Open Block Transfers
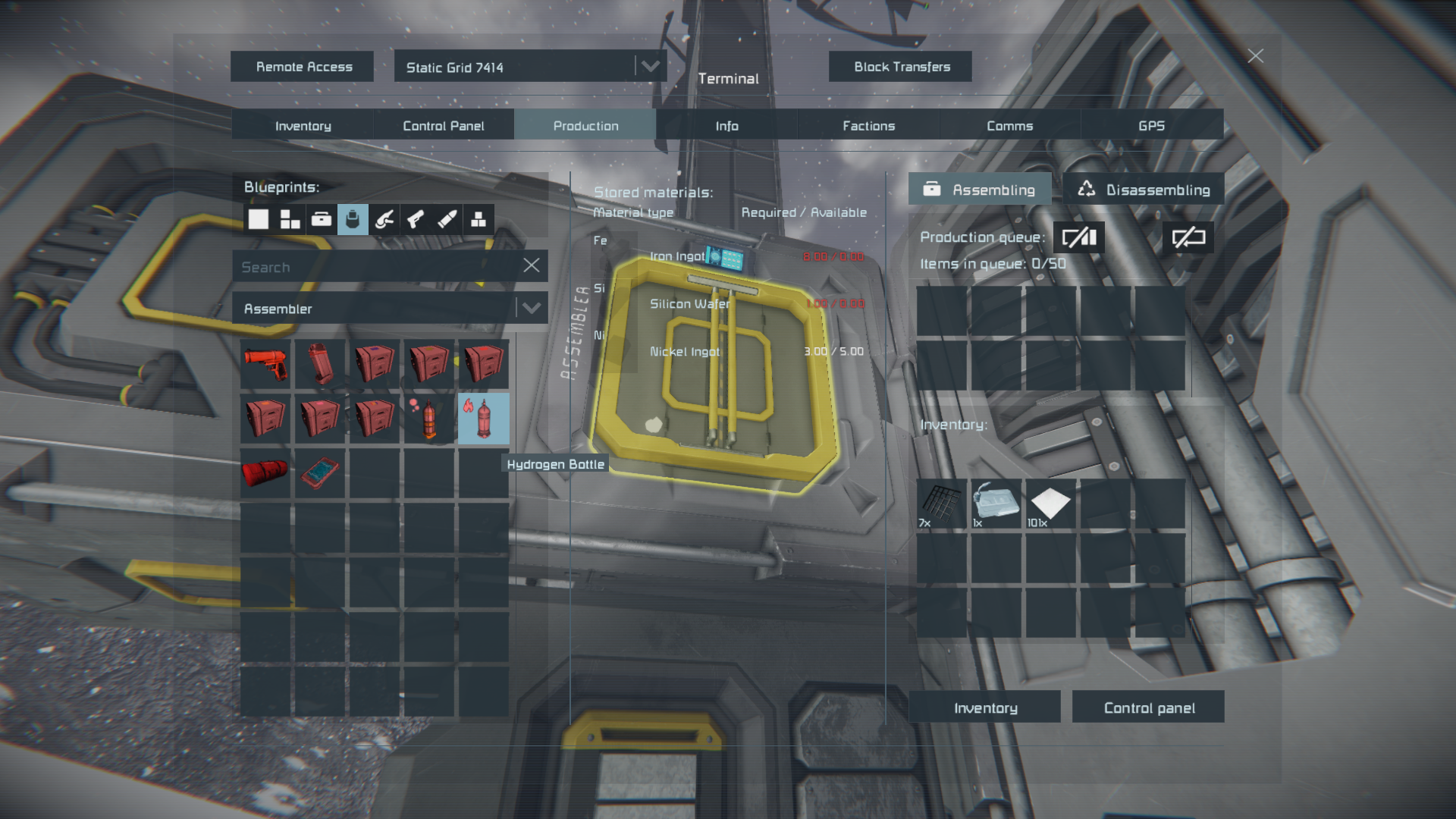The height and width of the screenshot is (819, 1456). tap(900, 67)
